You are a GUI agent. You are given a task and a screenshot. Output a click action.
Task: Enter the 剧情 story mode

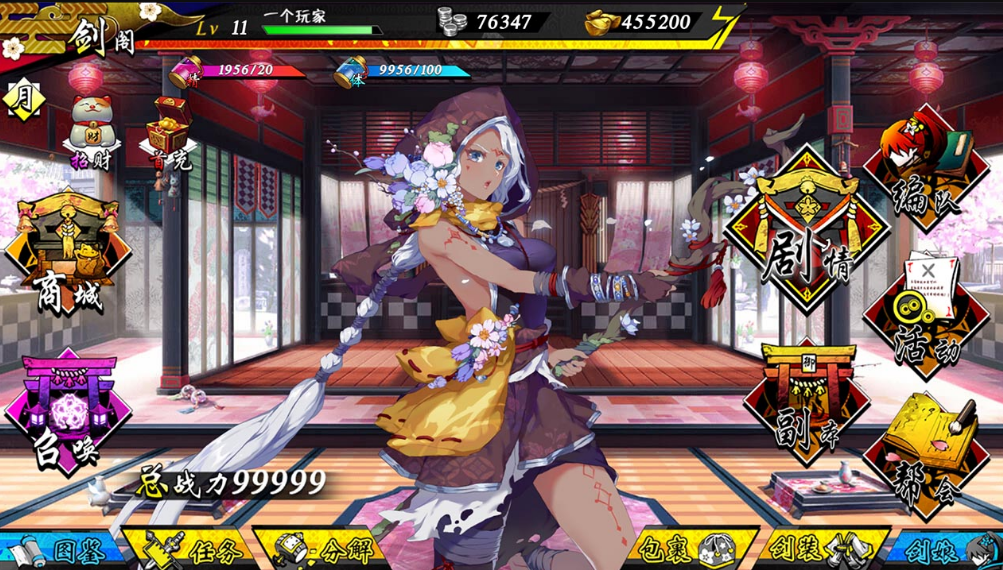[805, 226]
